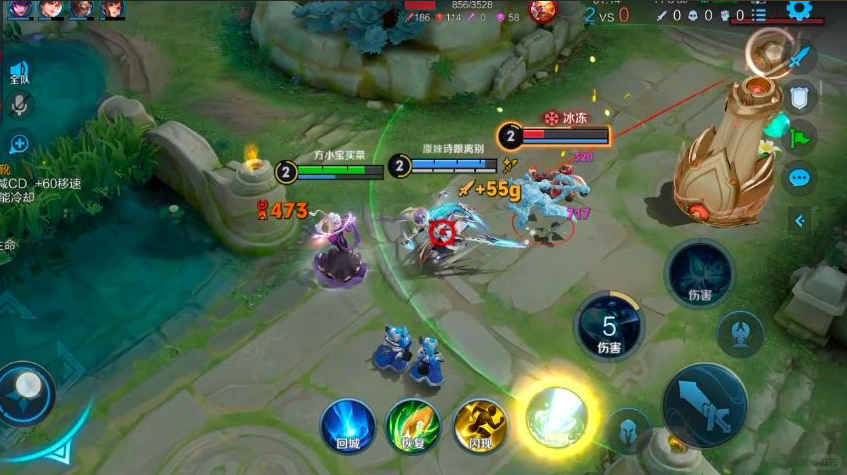
Task: Toggle the team voice speaker (全队)
Action: [19, 71]
